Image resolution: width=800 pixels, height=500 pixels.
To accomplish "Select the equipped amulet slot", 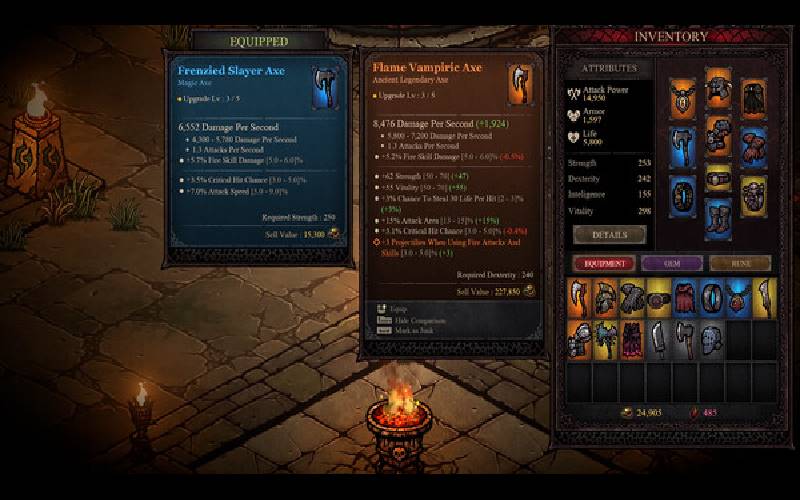I will coord(682,97).
